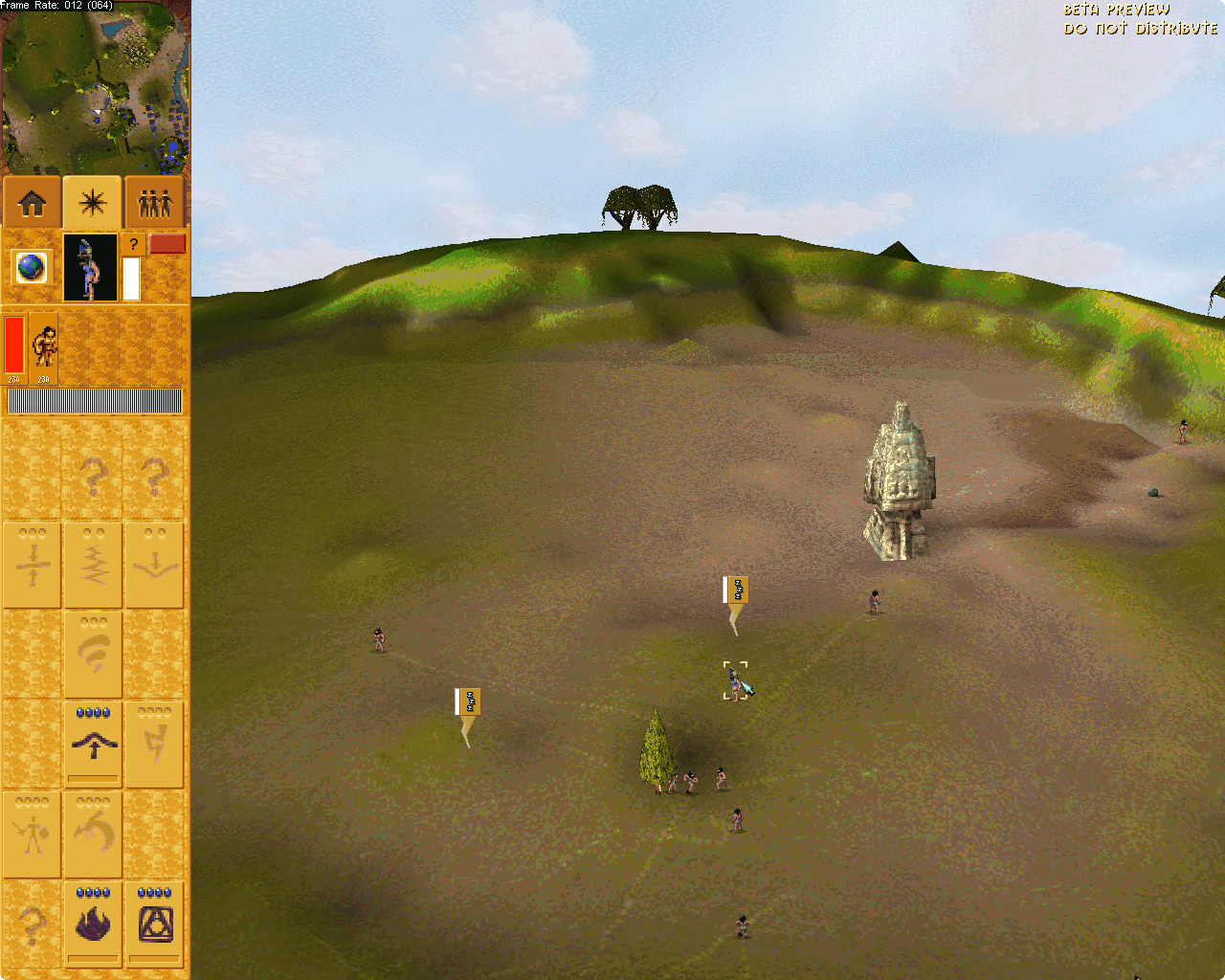Choose the flatten land down-arrow spell

point(154,566)
